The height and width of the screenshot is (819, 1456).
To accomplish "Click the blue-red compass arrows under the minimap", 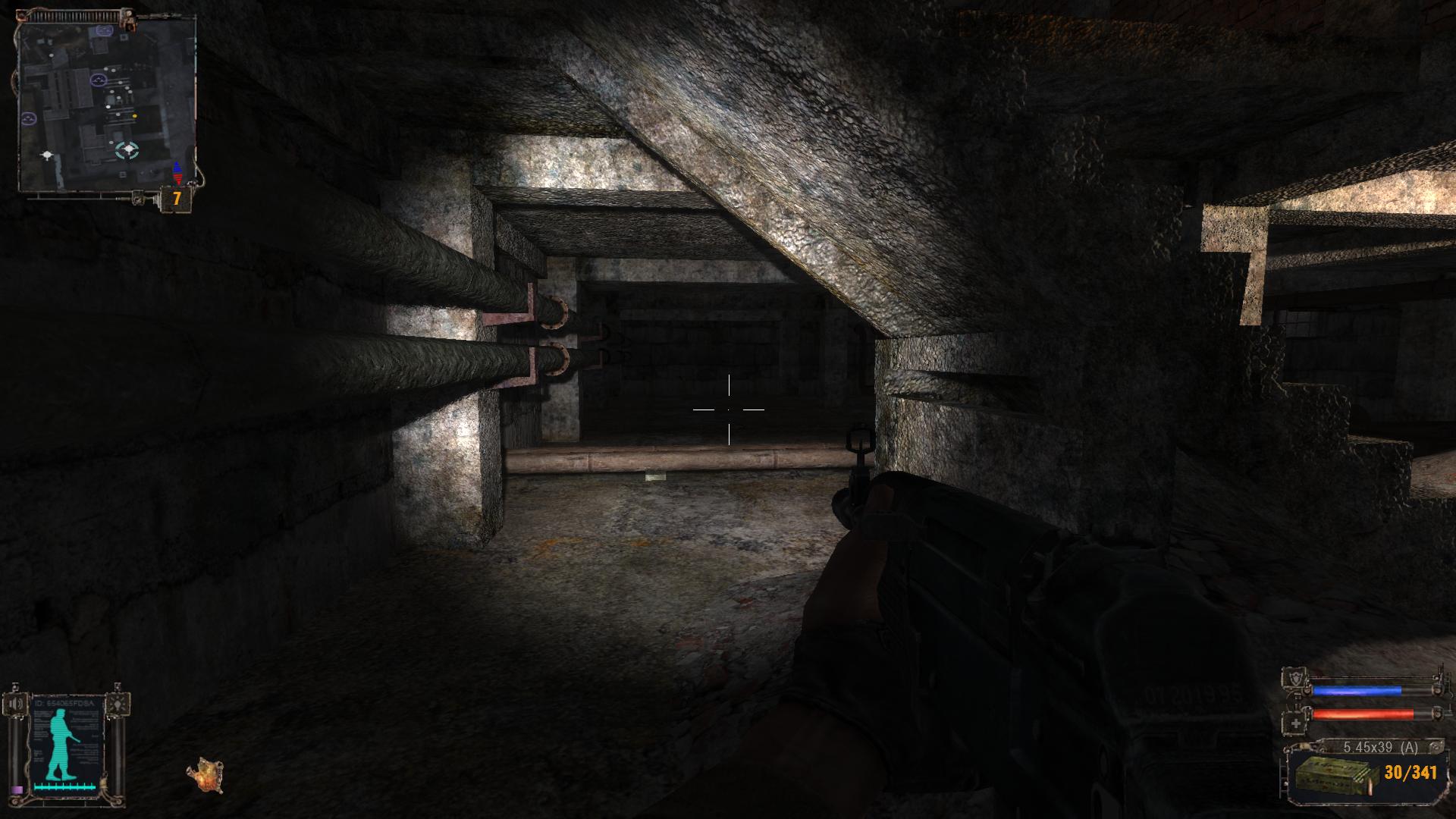I will (x=177, y=173).
